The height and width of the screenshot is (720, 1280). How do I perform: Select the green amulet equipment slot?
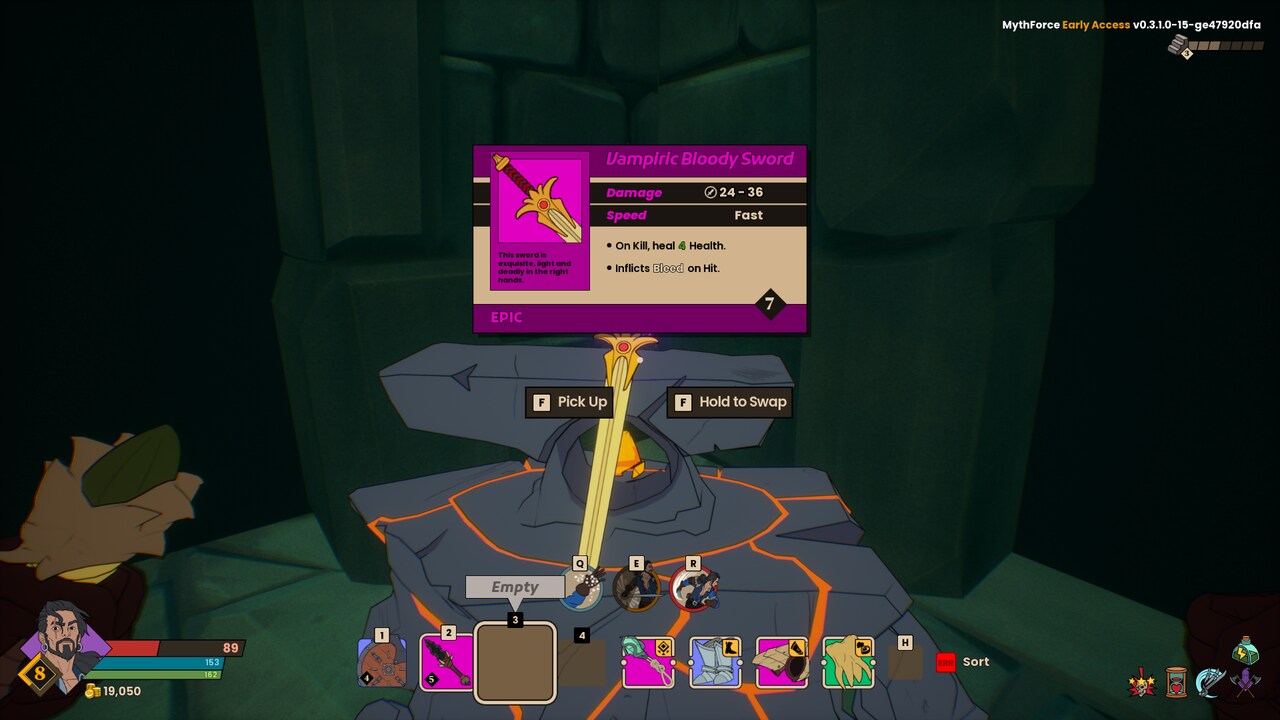(648, 662)
